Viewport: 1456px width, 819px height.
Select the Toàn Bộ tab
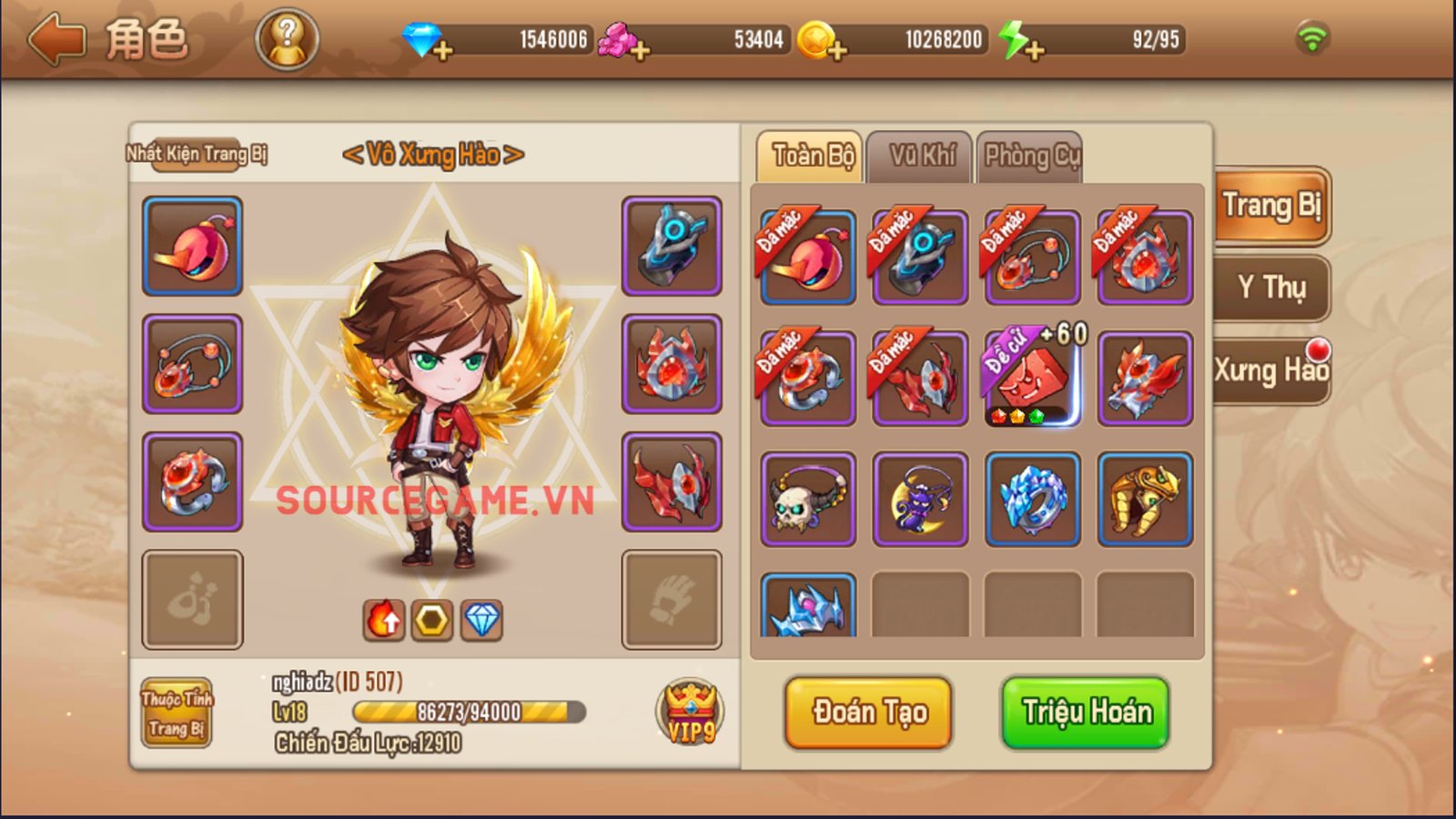812,157
